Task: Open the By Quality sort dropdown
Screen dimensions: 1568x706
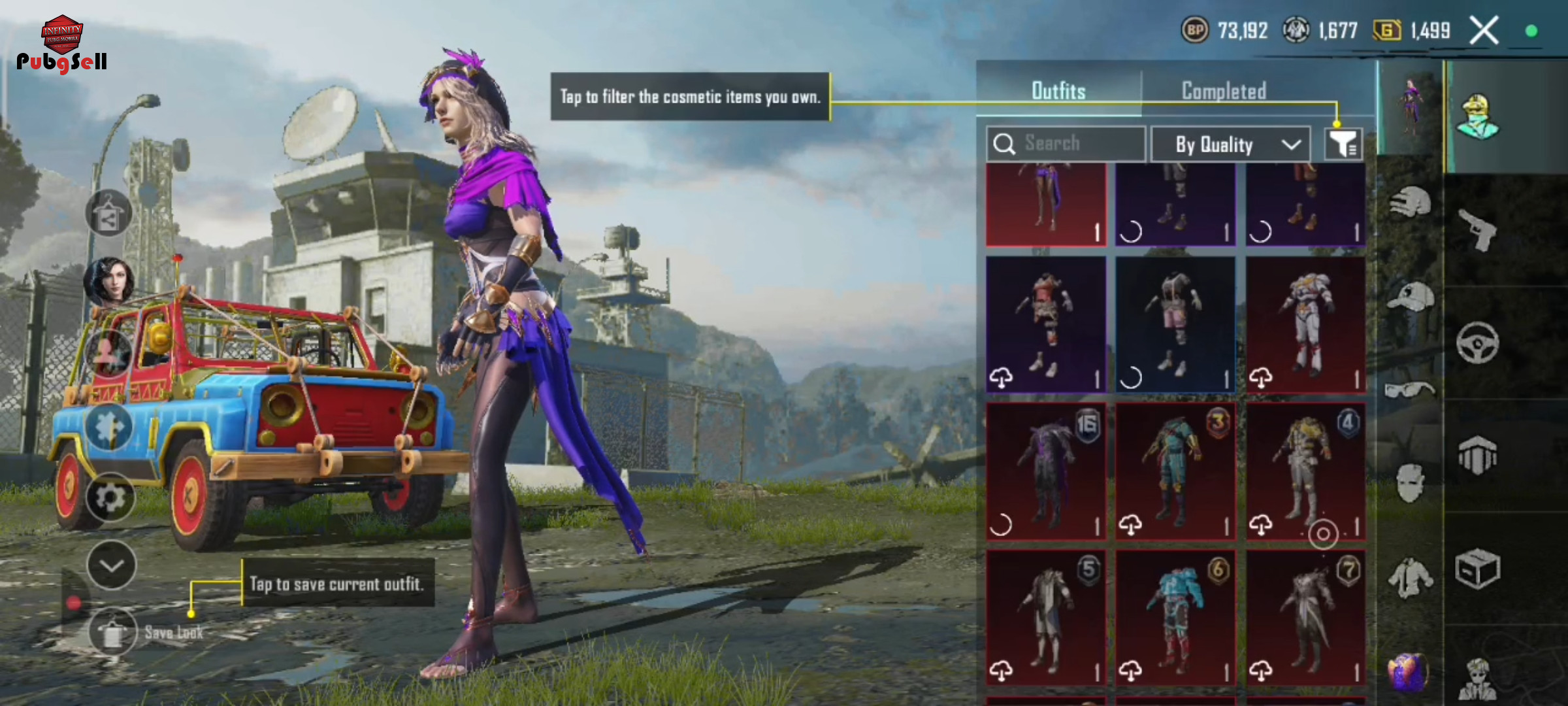Action: coord(1230,144)
